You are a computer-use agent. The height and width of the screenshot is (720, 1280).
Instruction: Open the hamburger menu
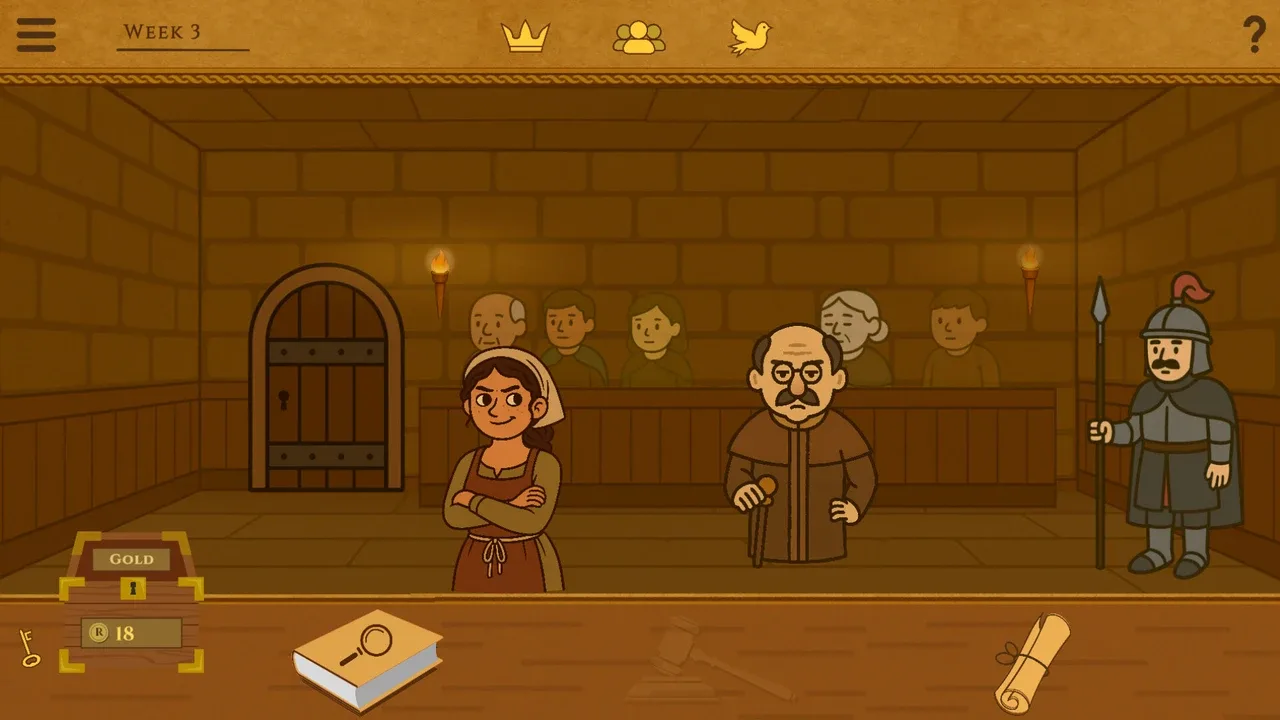(36, 35)
